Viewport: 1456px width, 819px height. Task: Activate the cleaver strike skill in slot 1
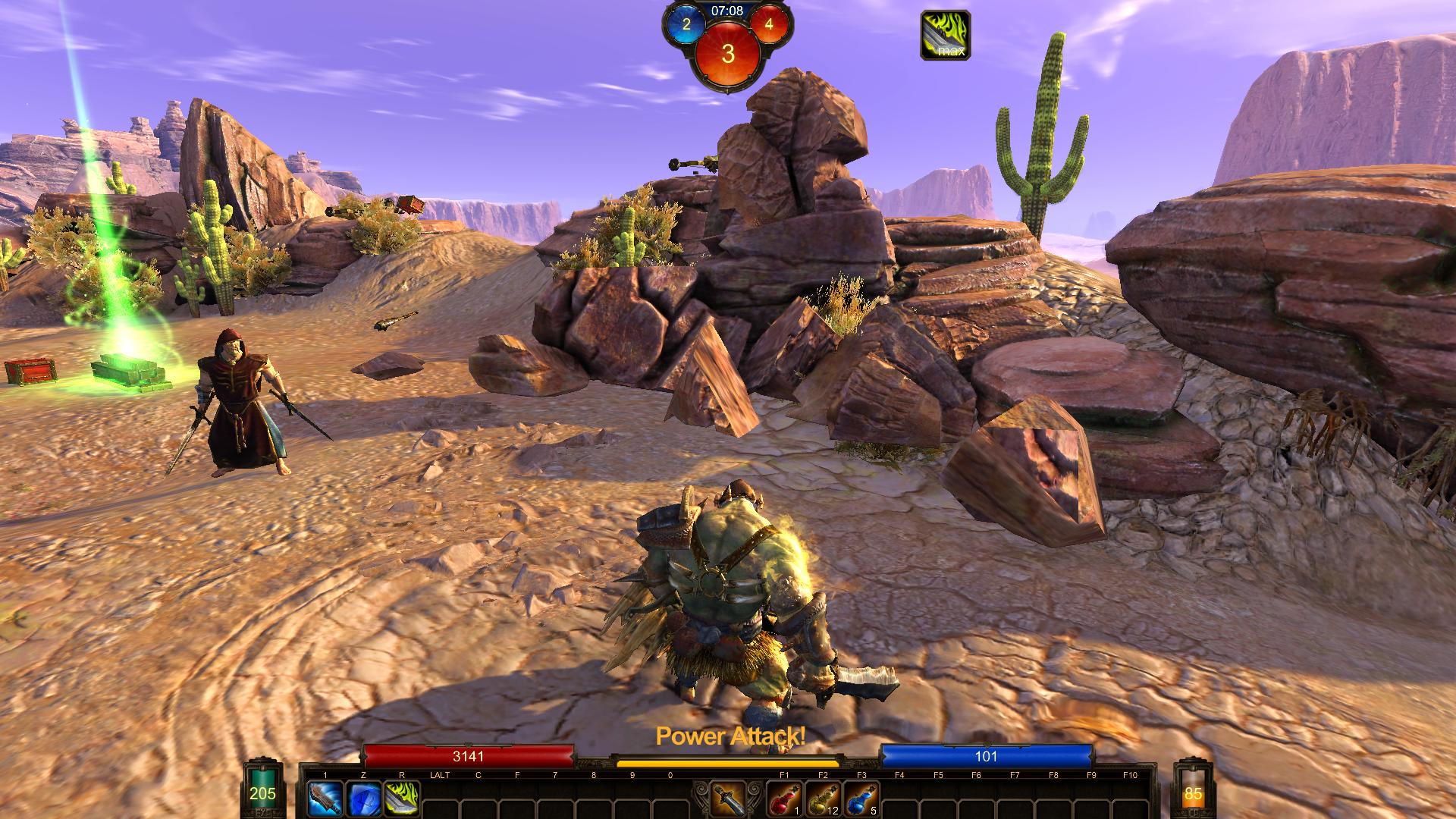coord(325,799)
